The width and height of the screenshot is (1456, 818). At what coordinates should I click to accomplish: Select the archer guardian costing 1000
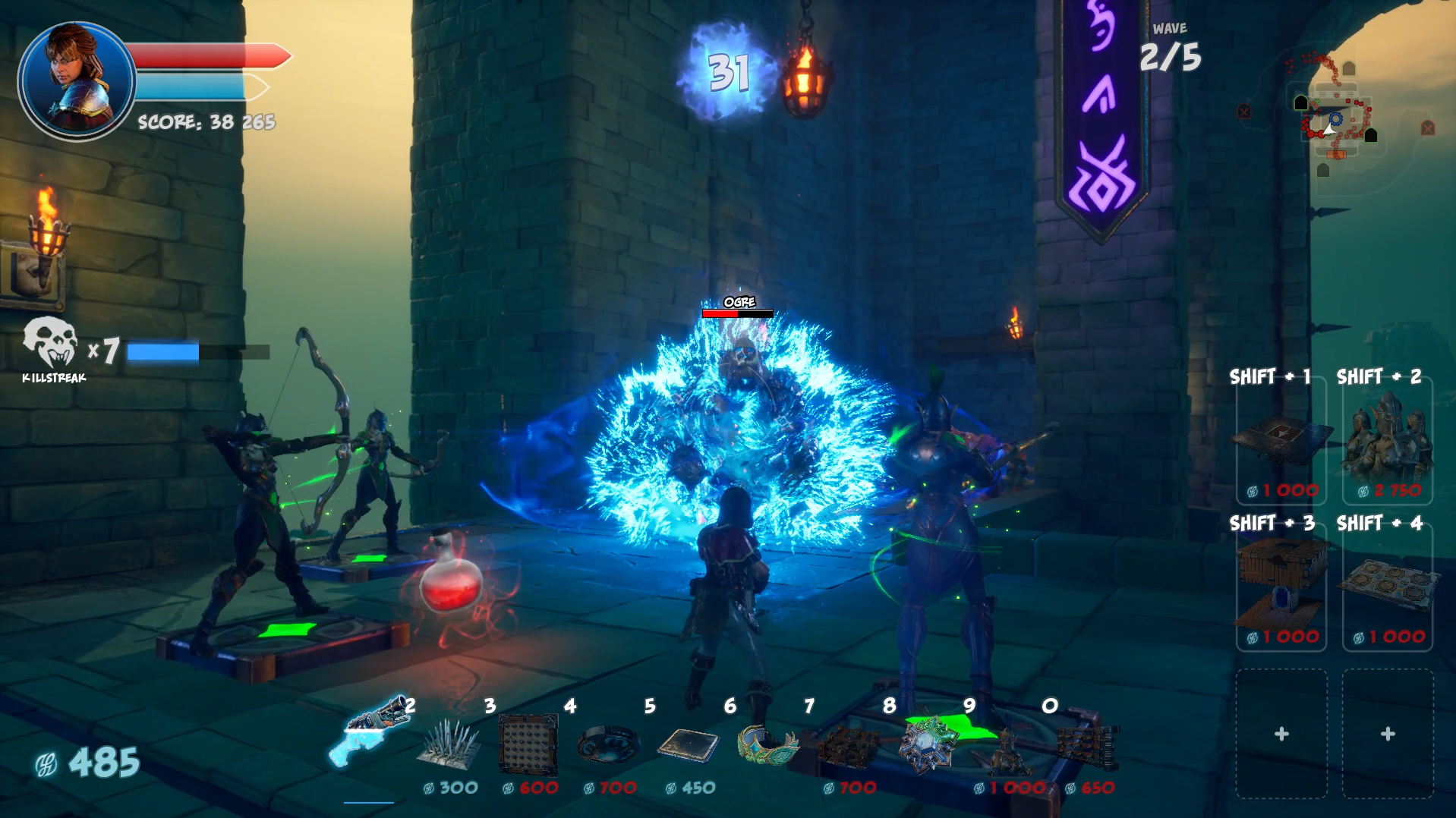pyautogui.click(x=1008, y=747)
